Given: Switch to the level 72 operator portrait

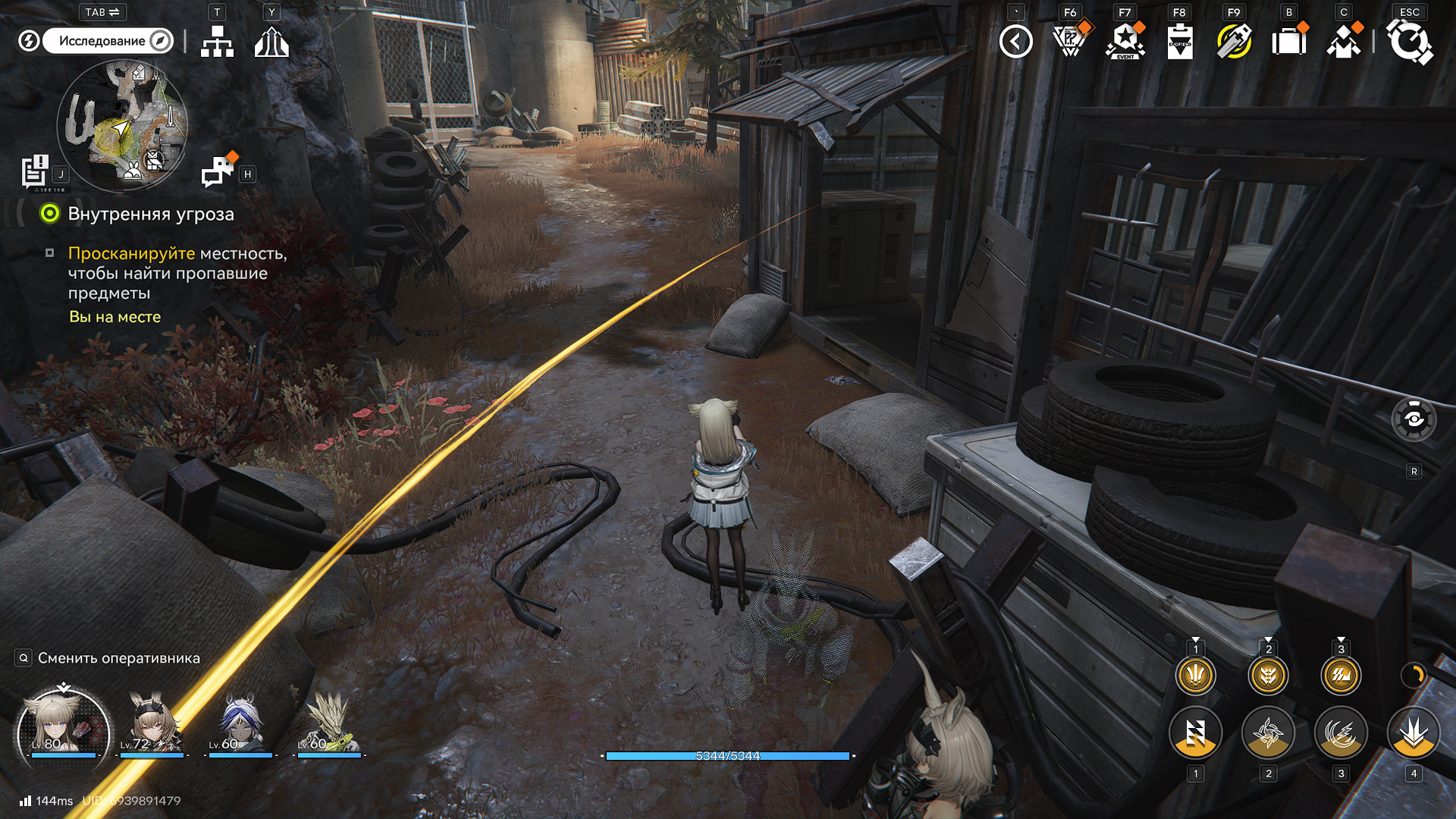Looking at the screenshot, I should tap(152, 724).
